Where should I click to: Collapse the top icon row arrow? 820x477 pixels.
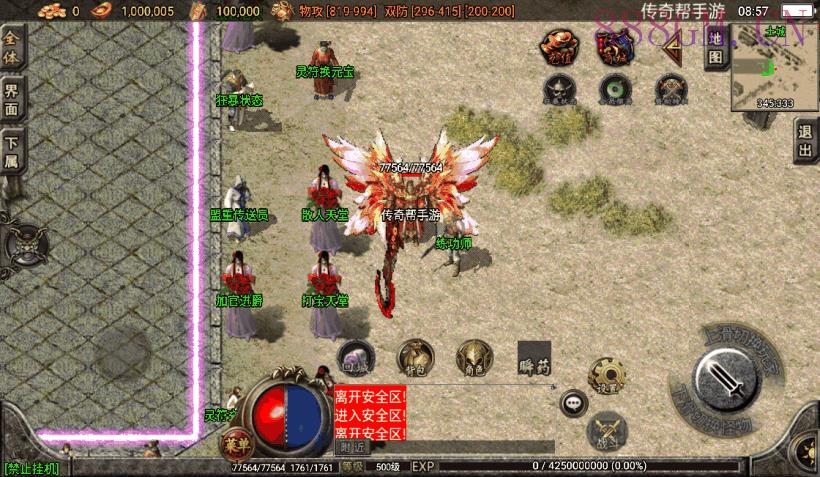pos(671,55)
